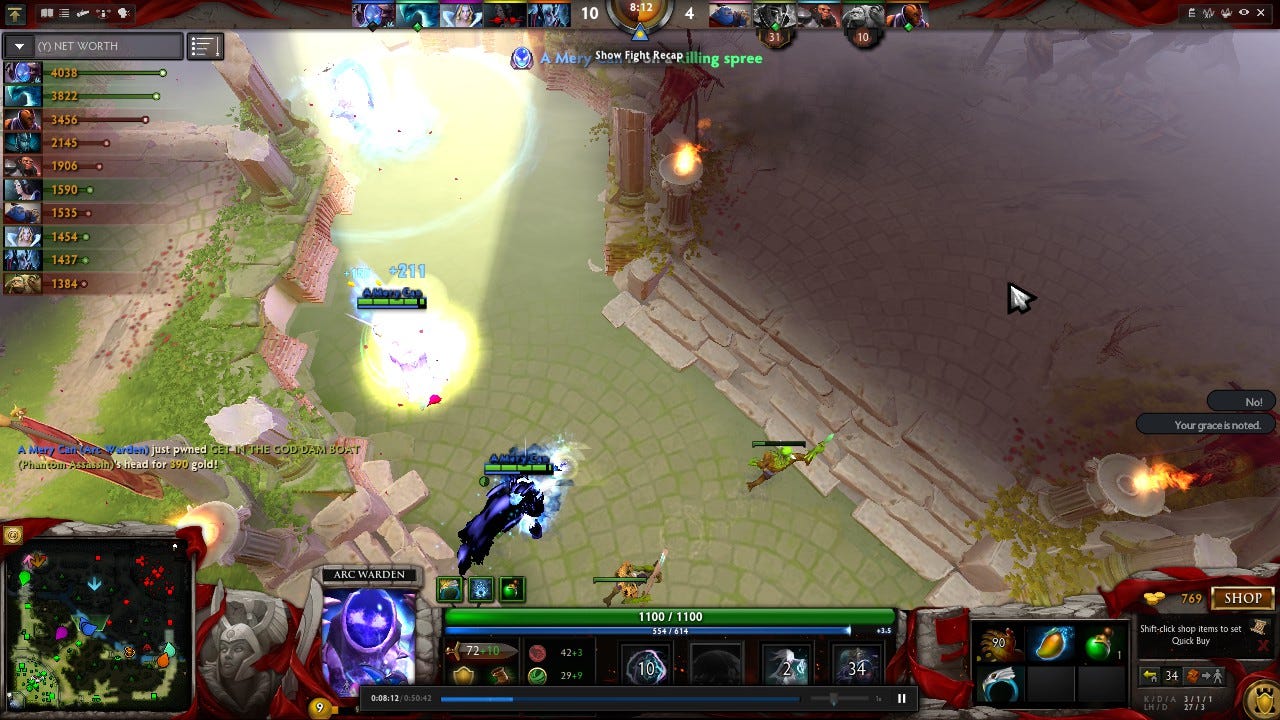This screenshot has width=1280, height=720.
Task: Open the top-left dashboard arrow button
Action: pyautogui.click(x=16, y=14)
